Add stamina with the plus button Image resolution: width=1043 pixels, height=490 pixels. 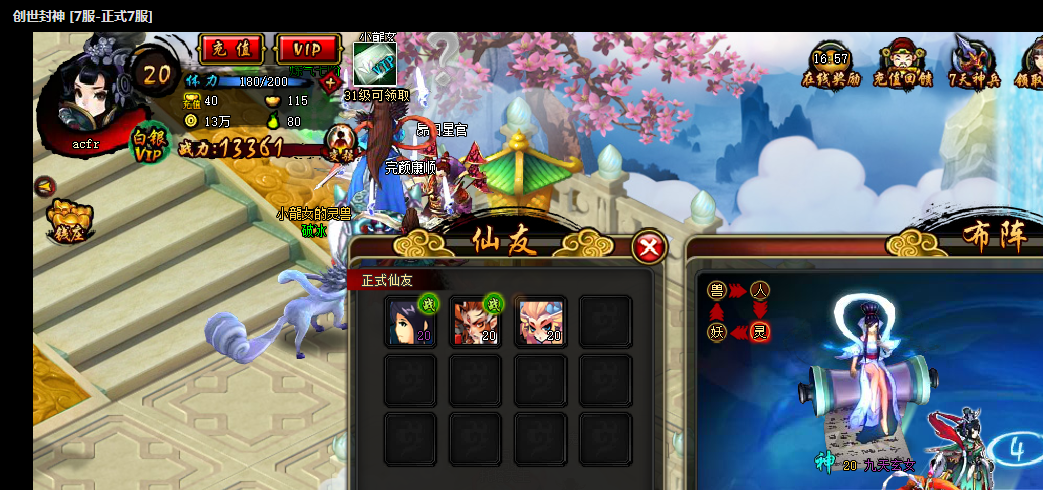(329, 81)
